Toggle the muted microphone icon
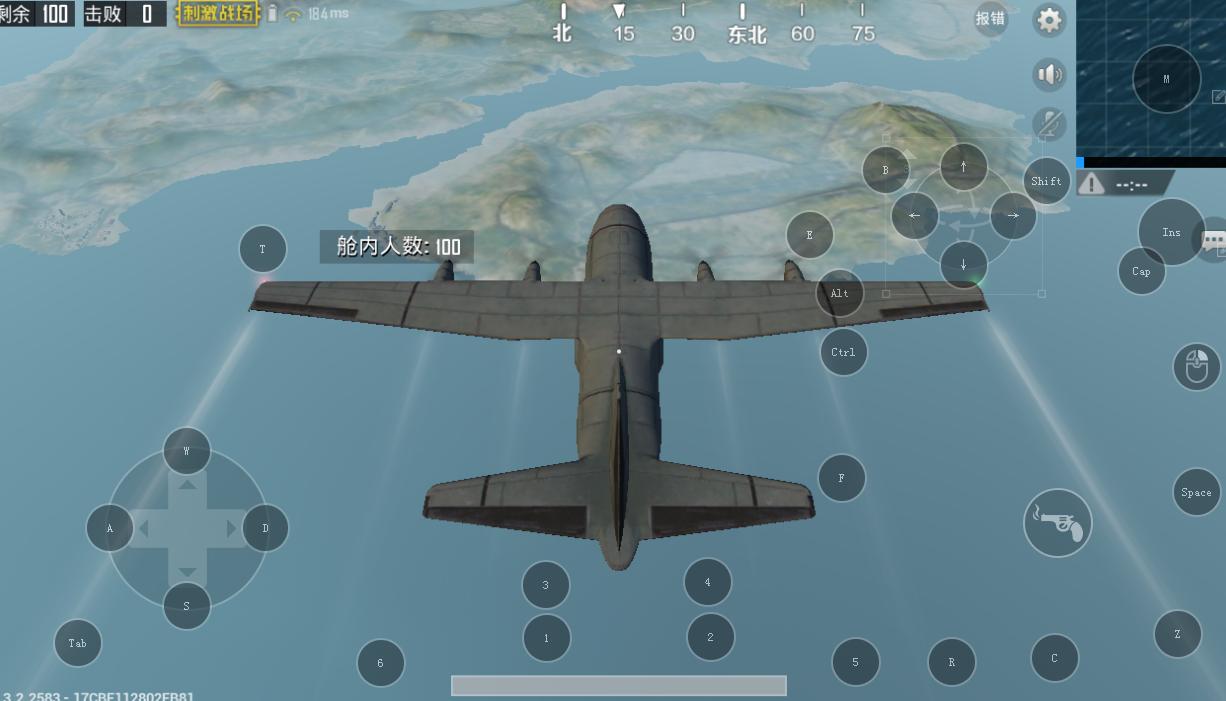 point(1049,124)
